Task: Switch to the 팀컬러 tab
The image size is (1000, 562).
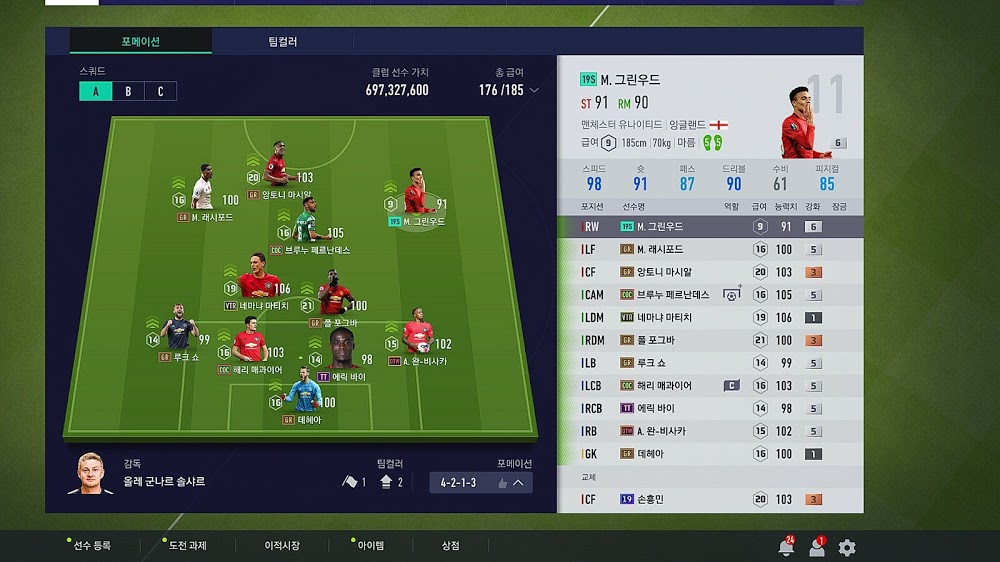Action: pyautogui.click(x=282, y=42)
